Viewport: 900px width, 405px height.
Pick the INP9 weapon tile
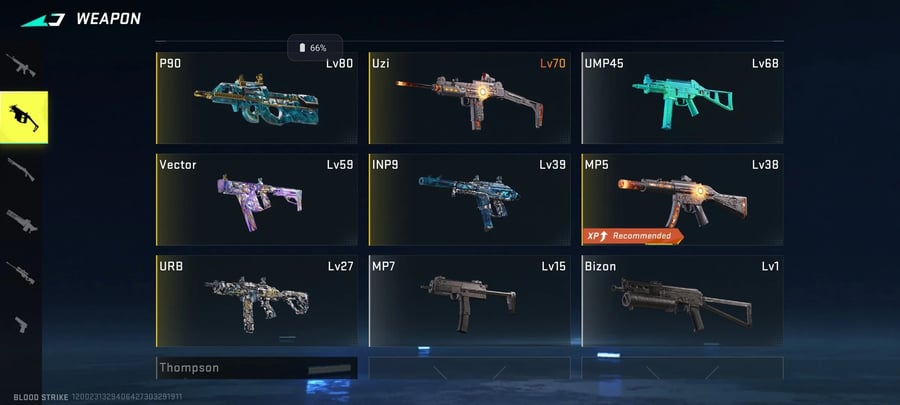pos(469,198)
